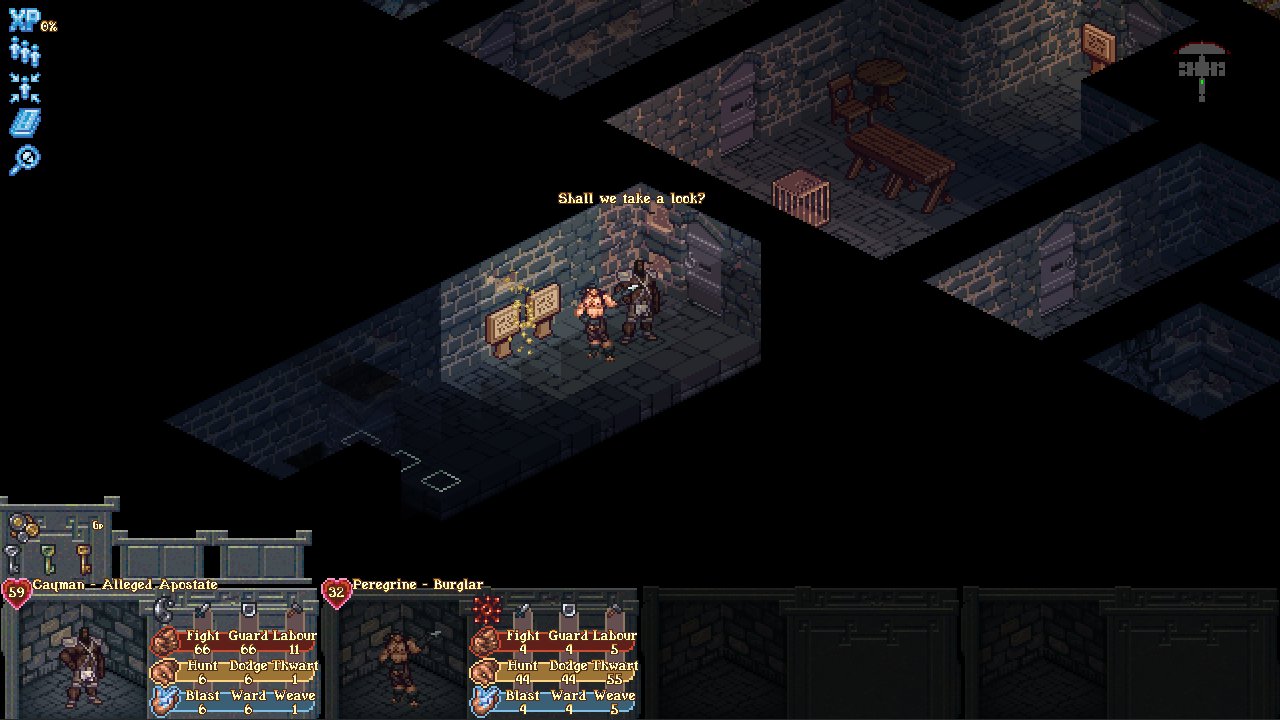Viewport: 1280px width, 720px height.
Task: Activate the gather party arrows icon
Action: point(24,88)
